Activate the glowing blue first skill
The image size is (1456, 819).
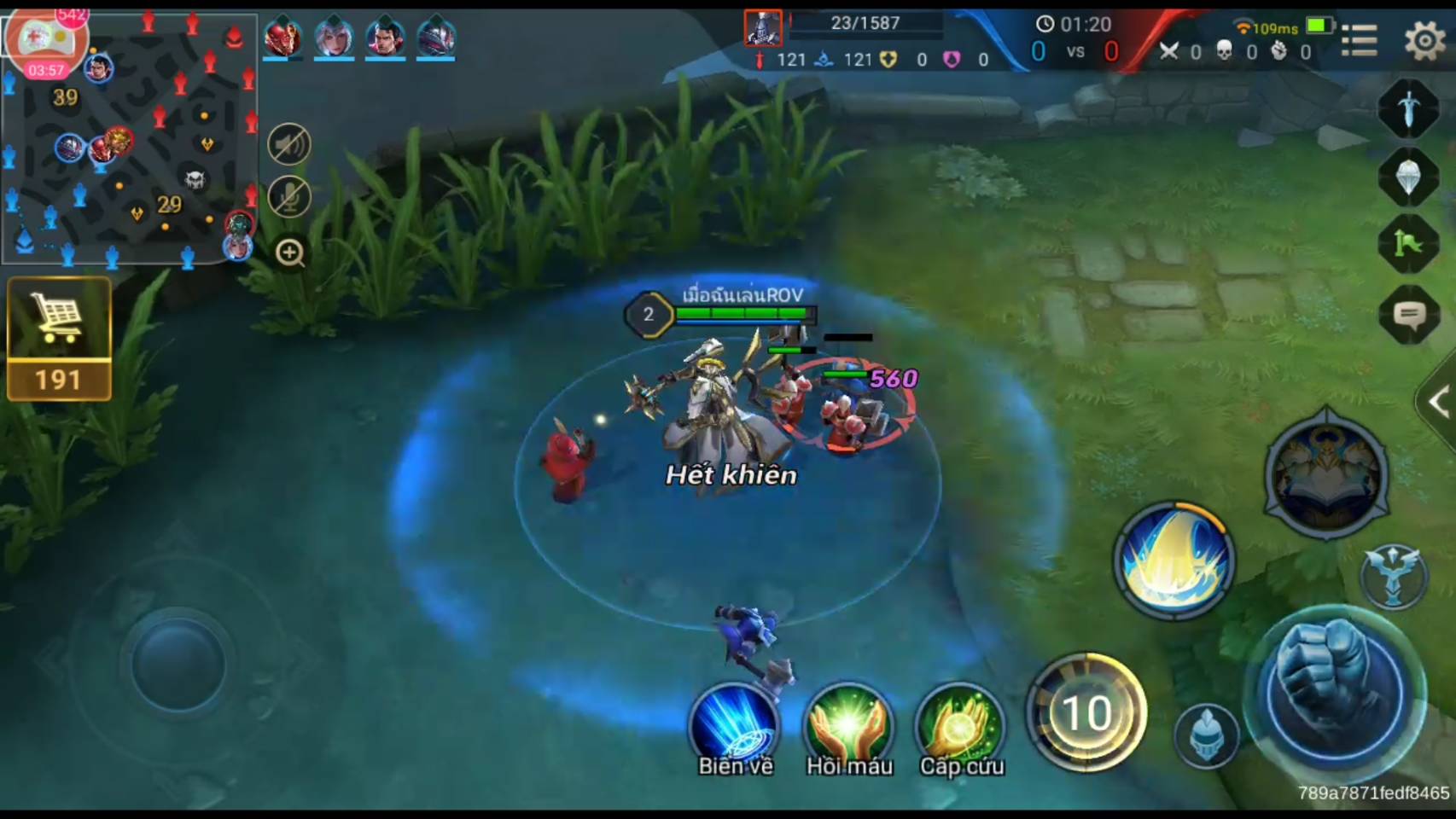tap(1174, 561)
